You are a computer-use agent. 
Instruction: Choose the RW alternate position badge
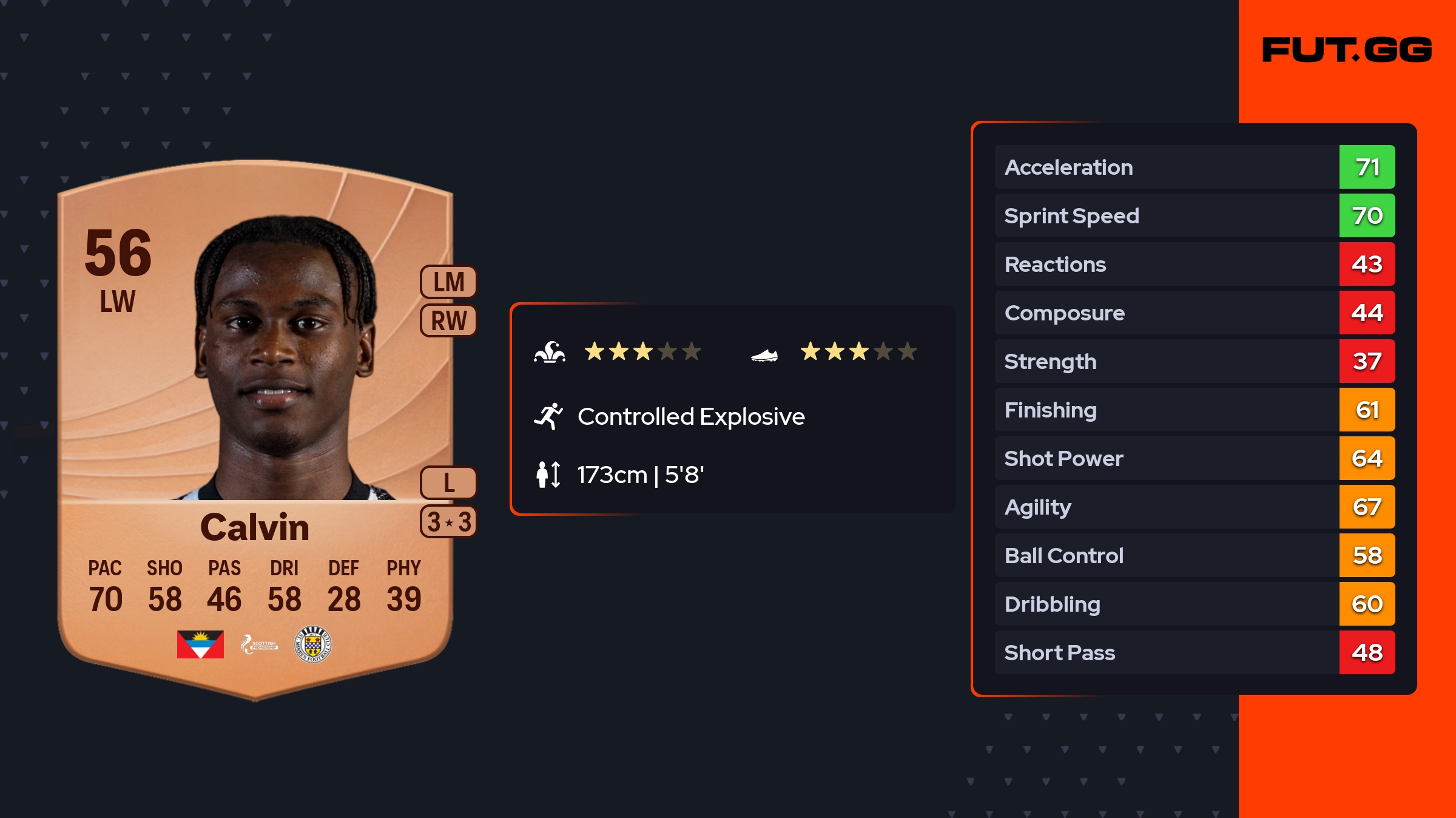tap(448, 321)
